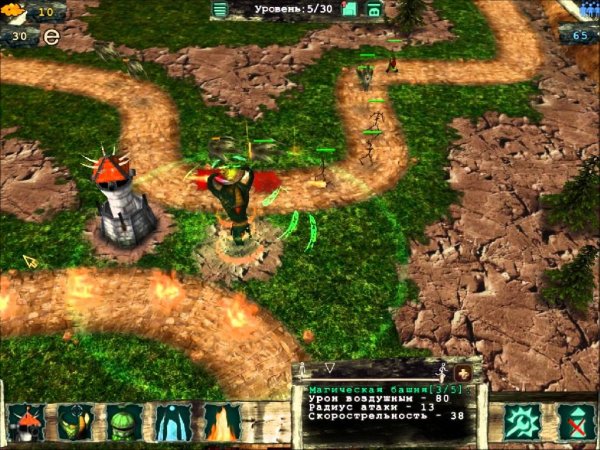Select the red-roofed tower build icon
The width and height of the screenshot is (600, 450).
[25, 422]
